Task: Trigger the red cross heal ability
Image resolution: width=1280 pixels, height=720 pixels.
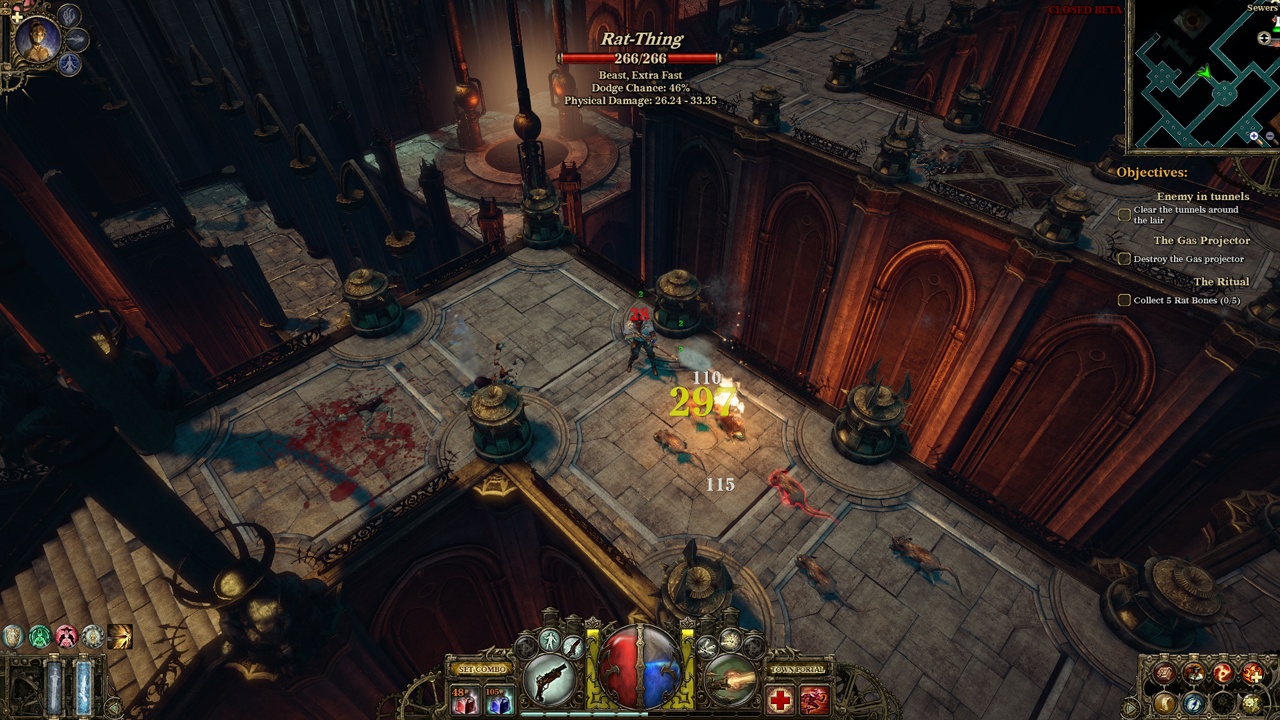Action: click(780, 700)
